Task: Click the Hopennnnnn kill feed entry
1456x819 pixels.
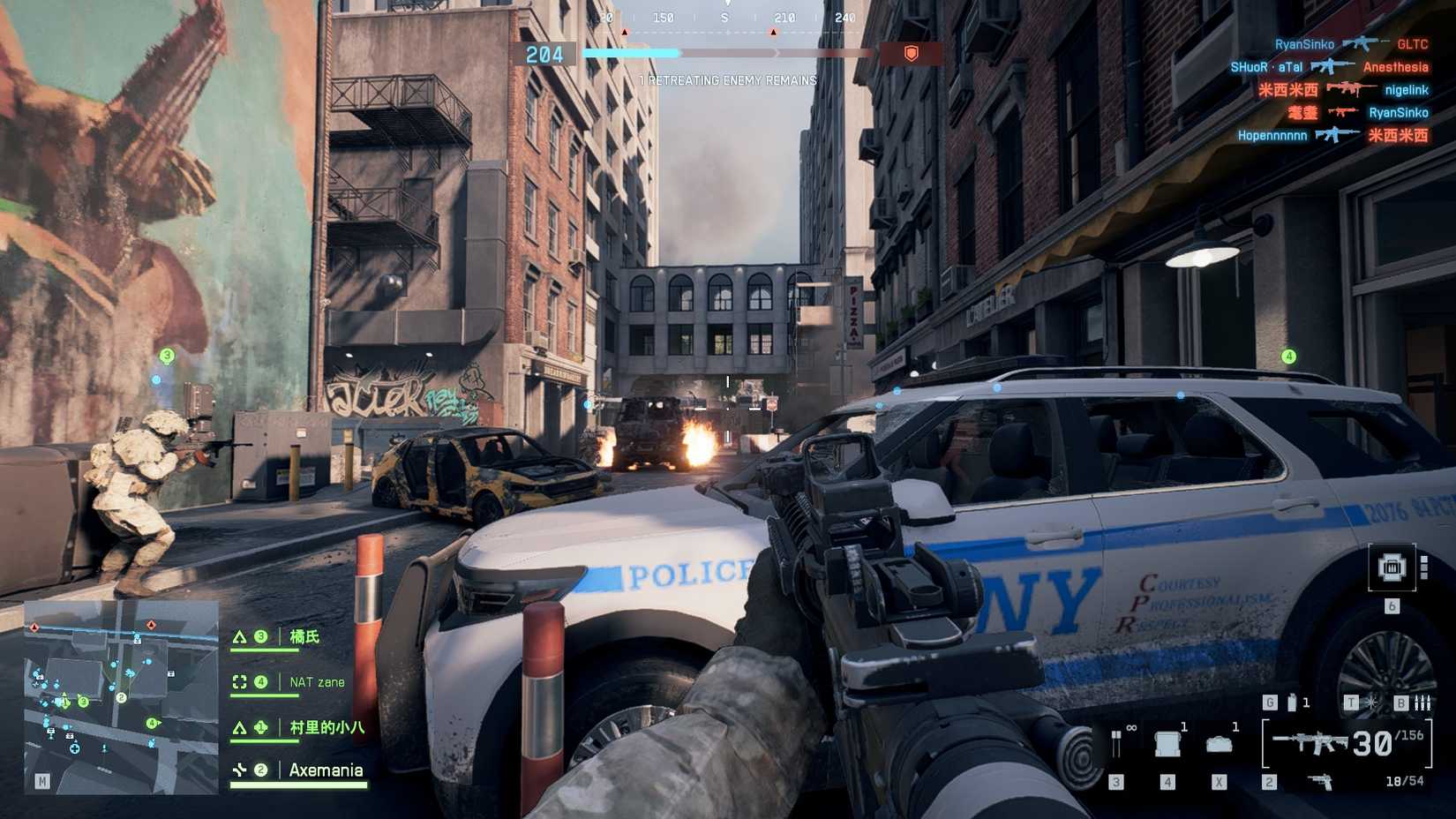Action: [x=1332, y=135]
